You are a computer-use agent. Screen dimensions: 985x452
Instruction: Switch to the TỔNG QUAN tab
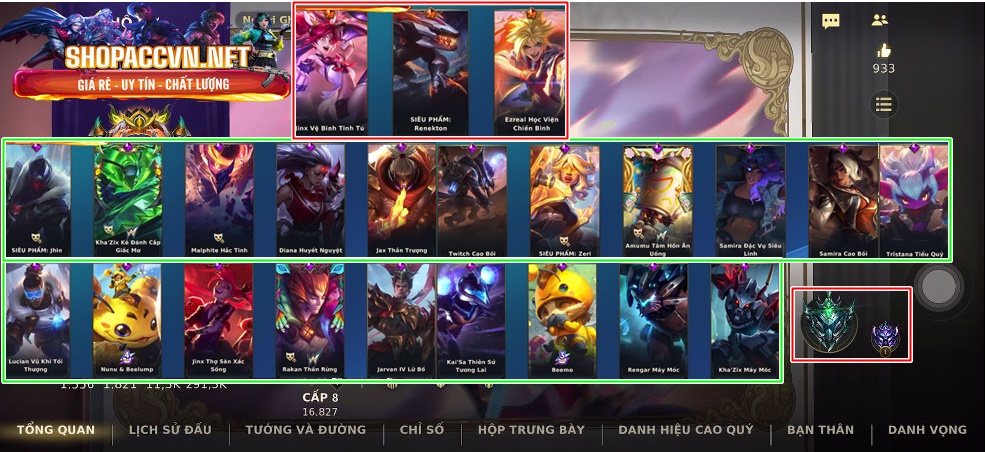click(56, 430)
